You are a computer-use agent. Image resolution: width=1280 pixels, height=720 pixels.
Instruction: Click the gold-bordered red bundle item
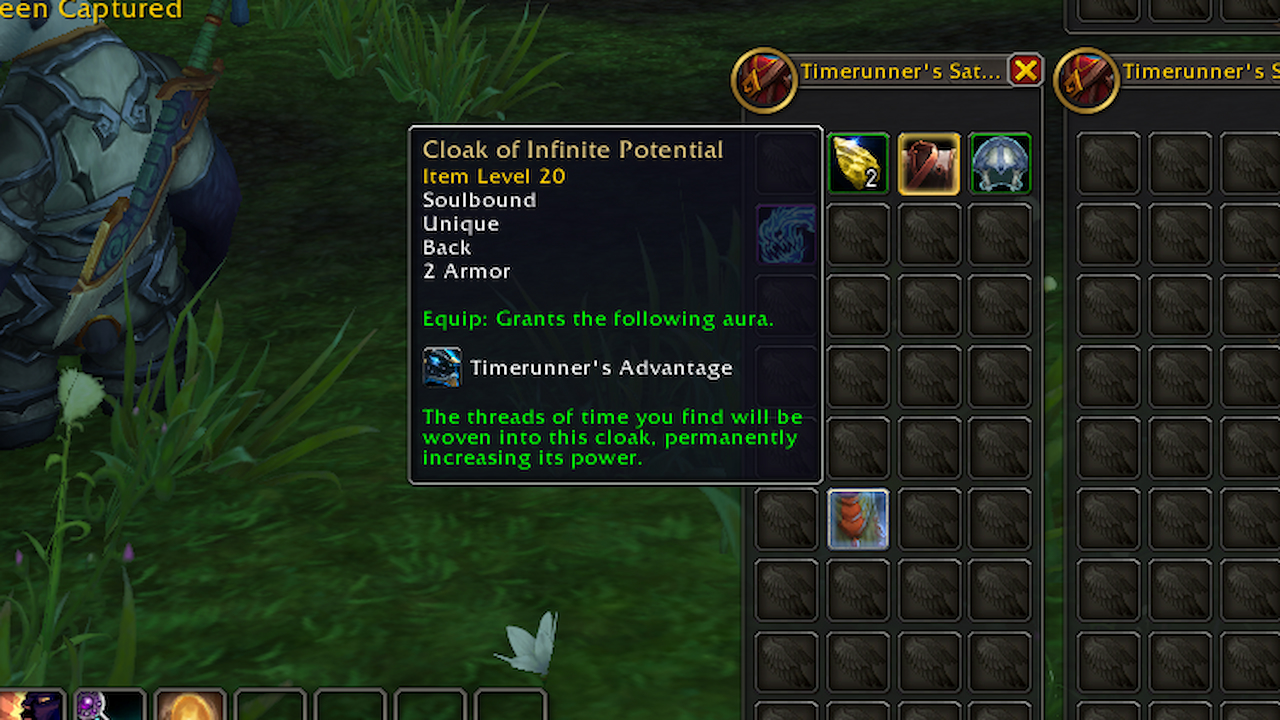coord(928,163)
